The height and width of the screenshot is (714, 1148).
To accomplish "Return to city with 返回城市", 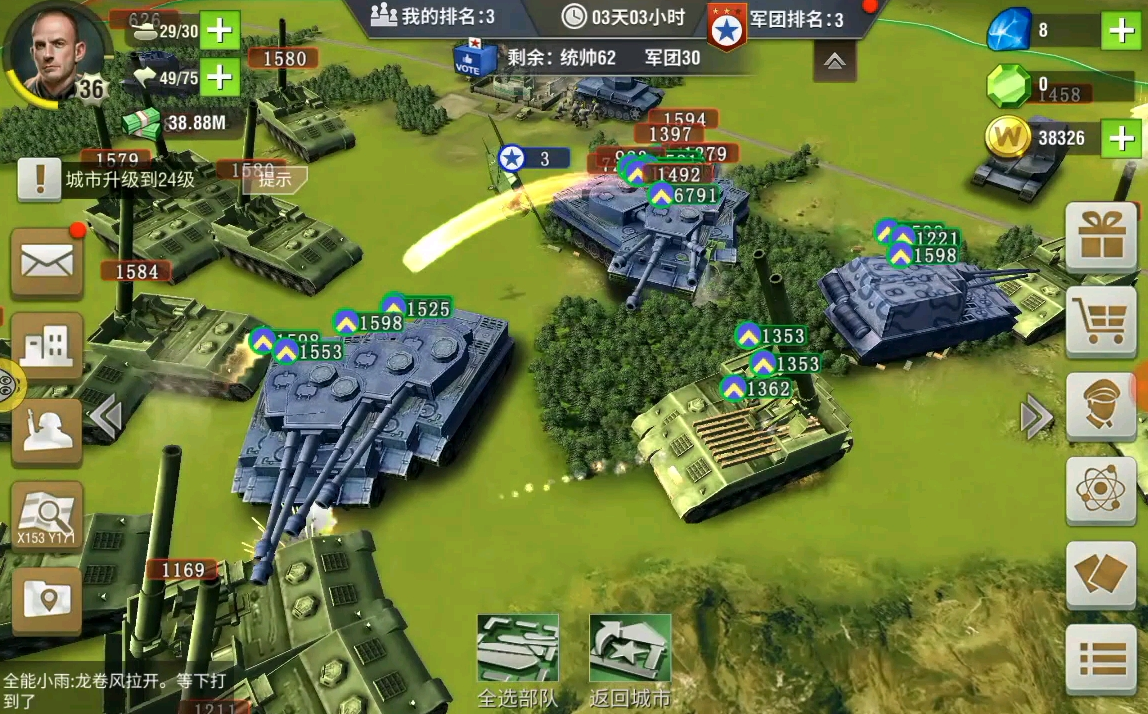I will pyautogui.click(x=629, y=660).
